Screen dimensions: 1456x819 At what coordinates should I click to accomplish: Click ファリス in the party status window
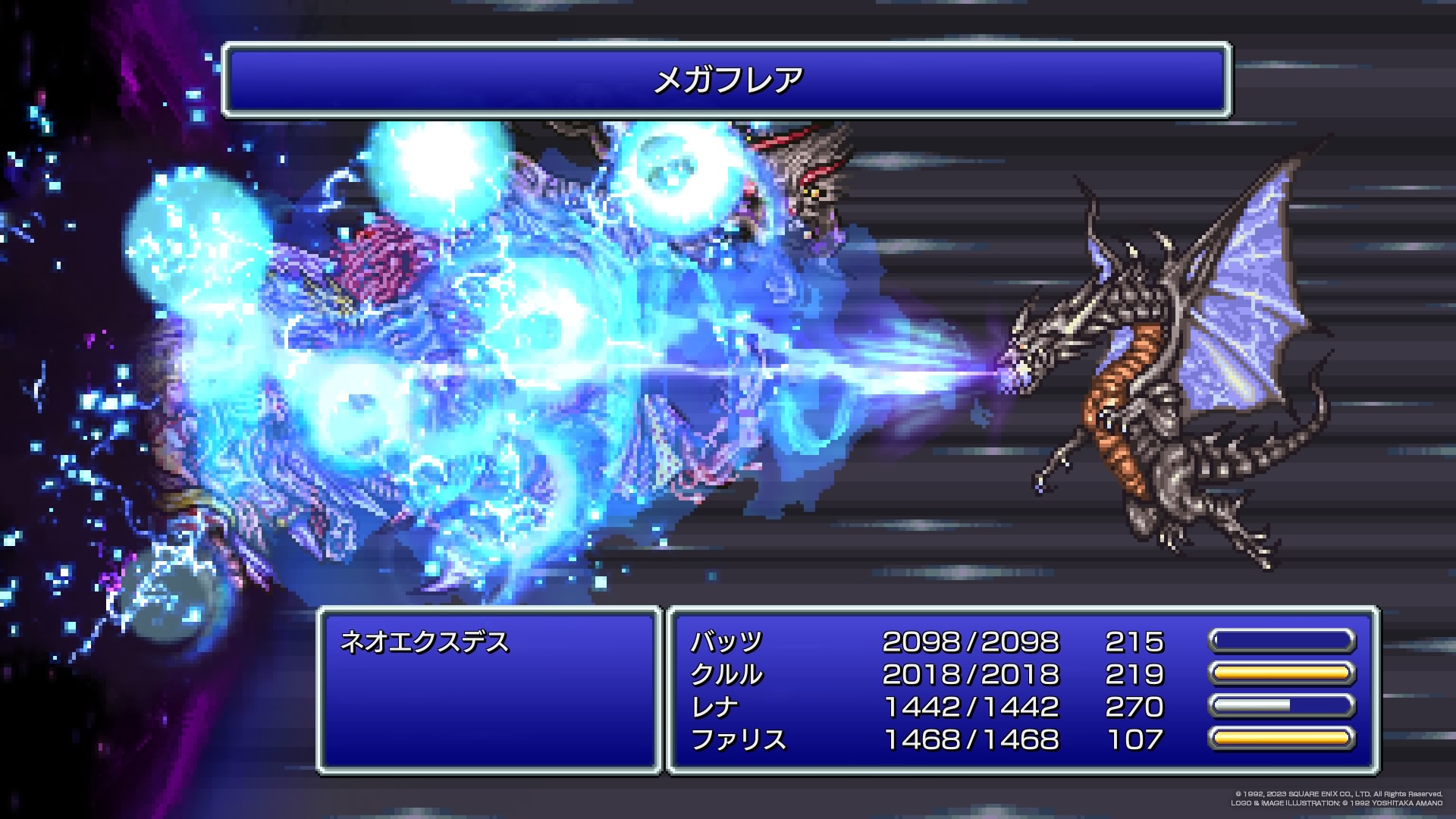click(738, 739)
